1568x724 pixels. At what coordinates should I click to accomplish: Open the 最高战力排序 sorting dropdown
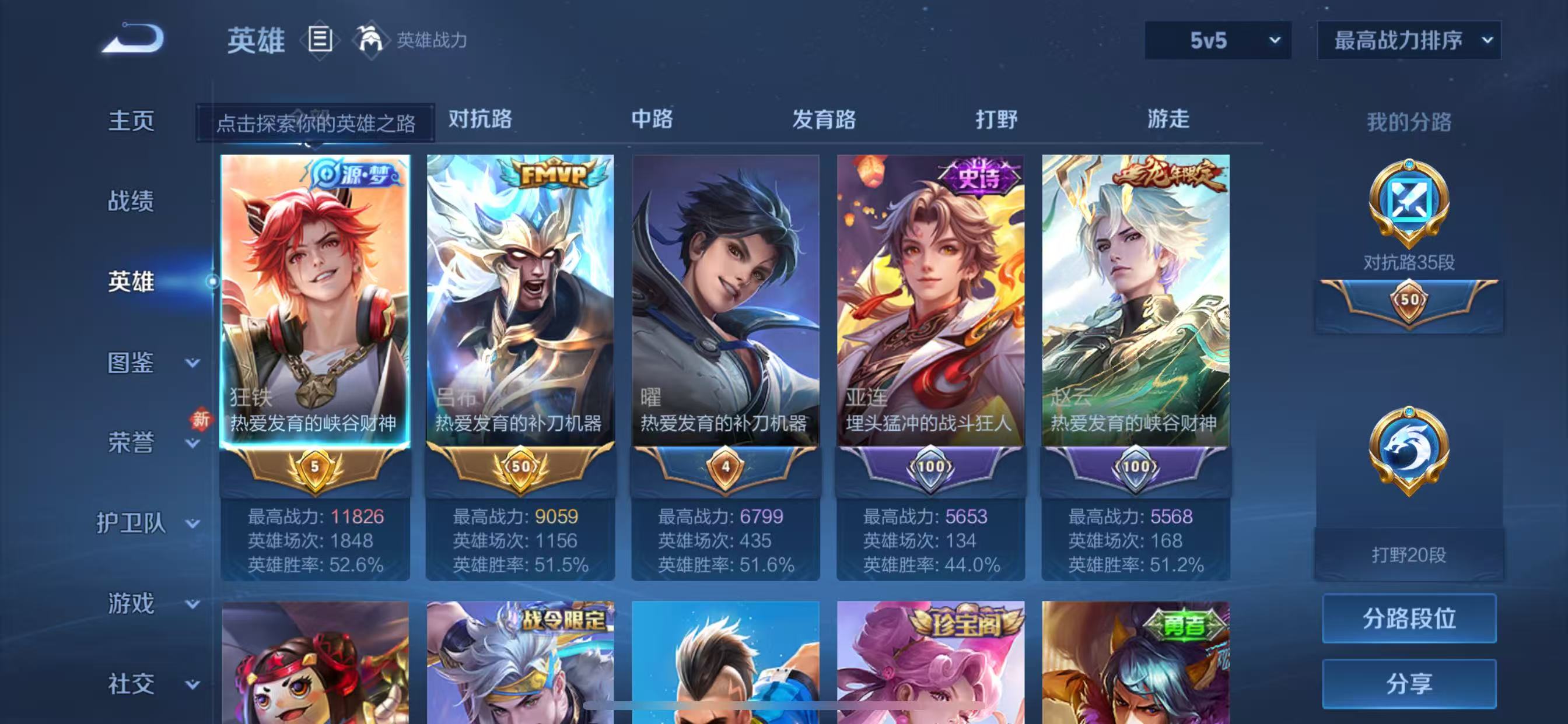click(x=1408, y=40)
